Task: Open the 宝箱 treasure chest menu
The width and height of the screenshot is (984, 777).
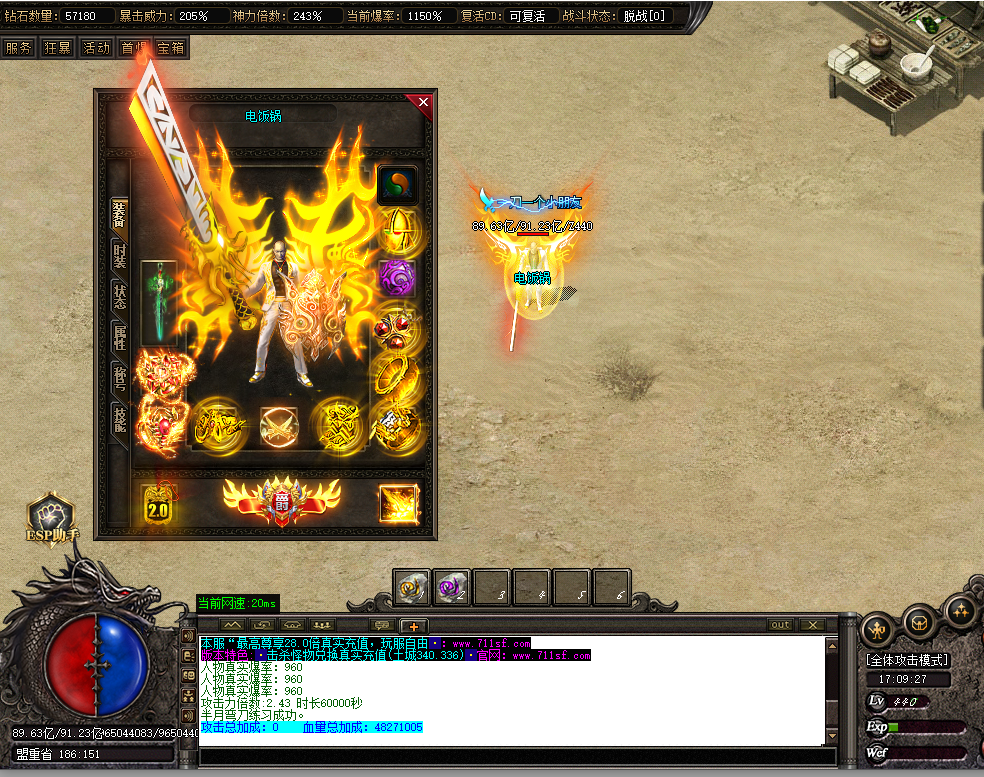Action: coord(170,47)
